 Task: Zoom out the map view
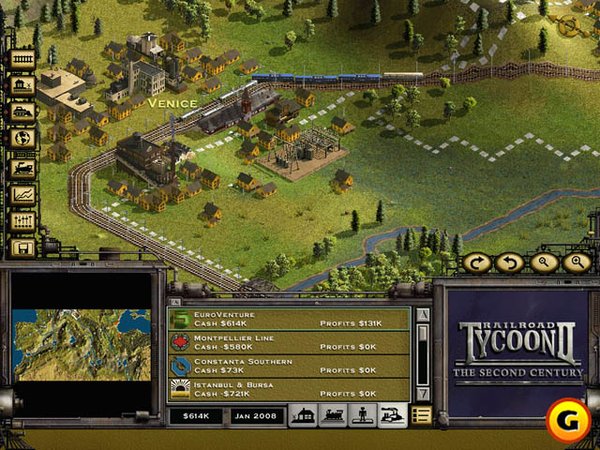541,263
